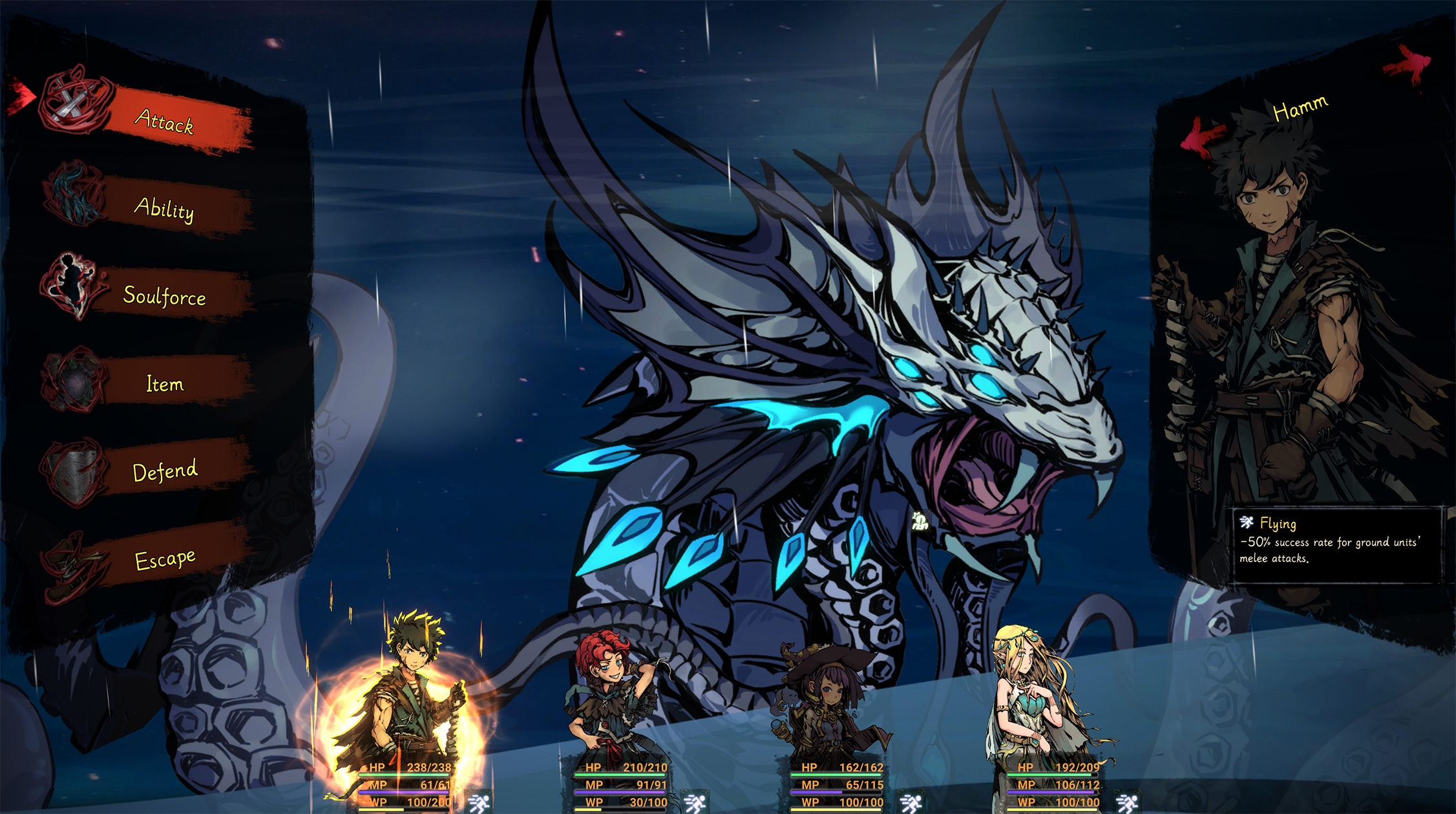Open the Item menu
Screen dimensions: 1456x814
(164, 384)
